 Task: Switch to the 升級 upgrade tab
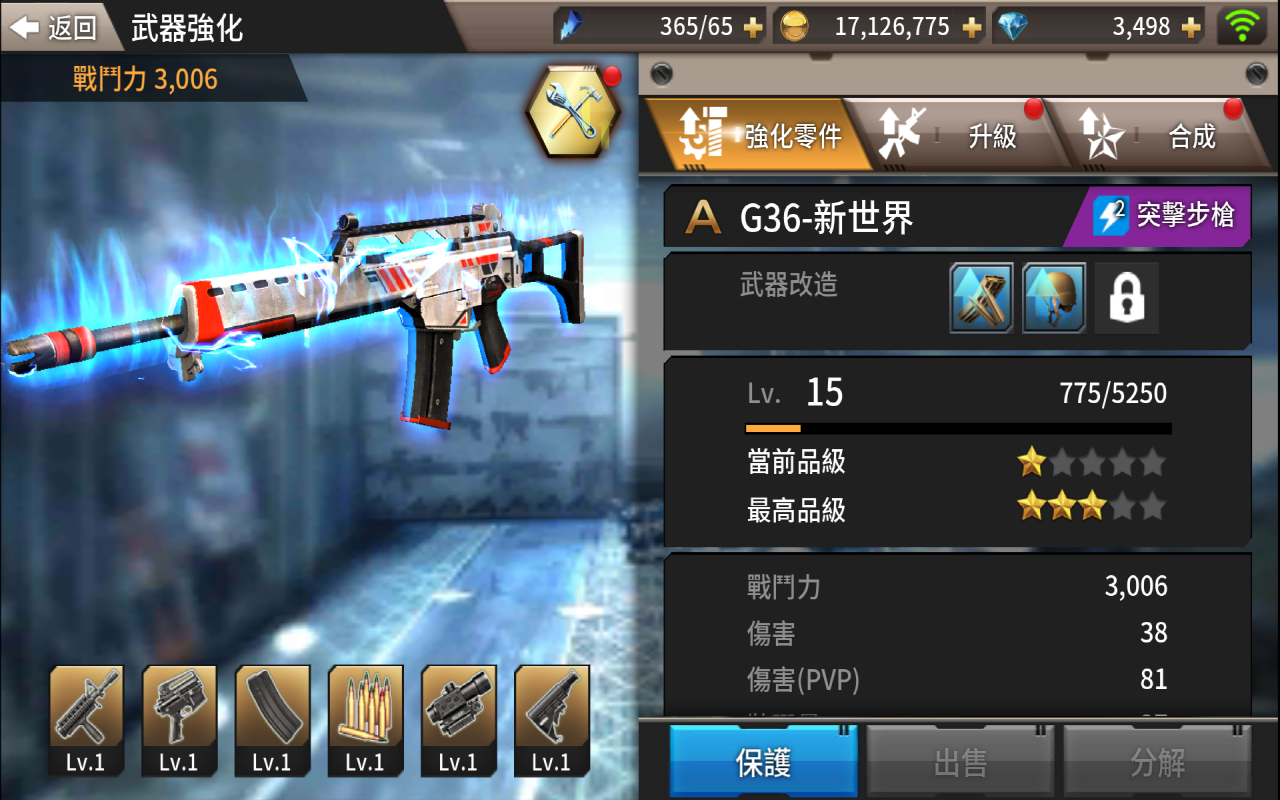990,135
